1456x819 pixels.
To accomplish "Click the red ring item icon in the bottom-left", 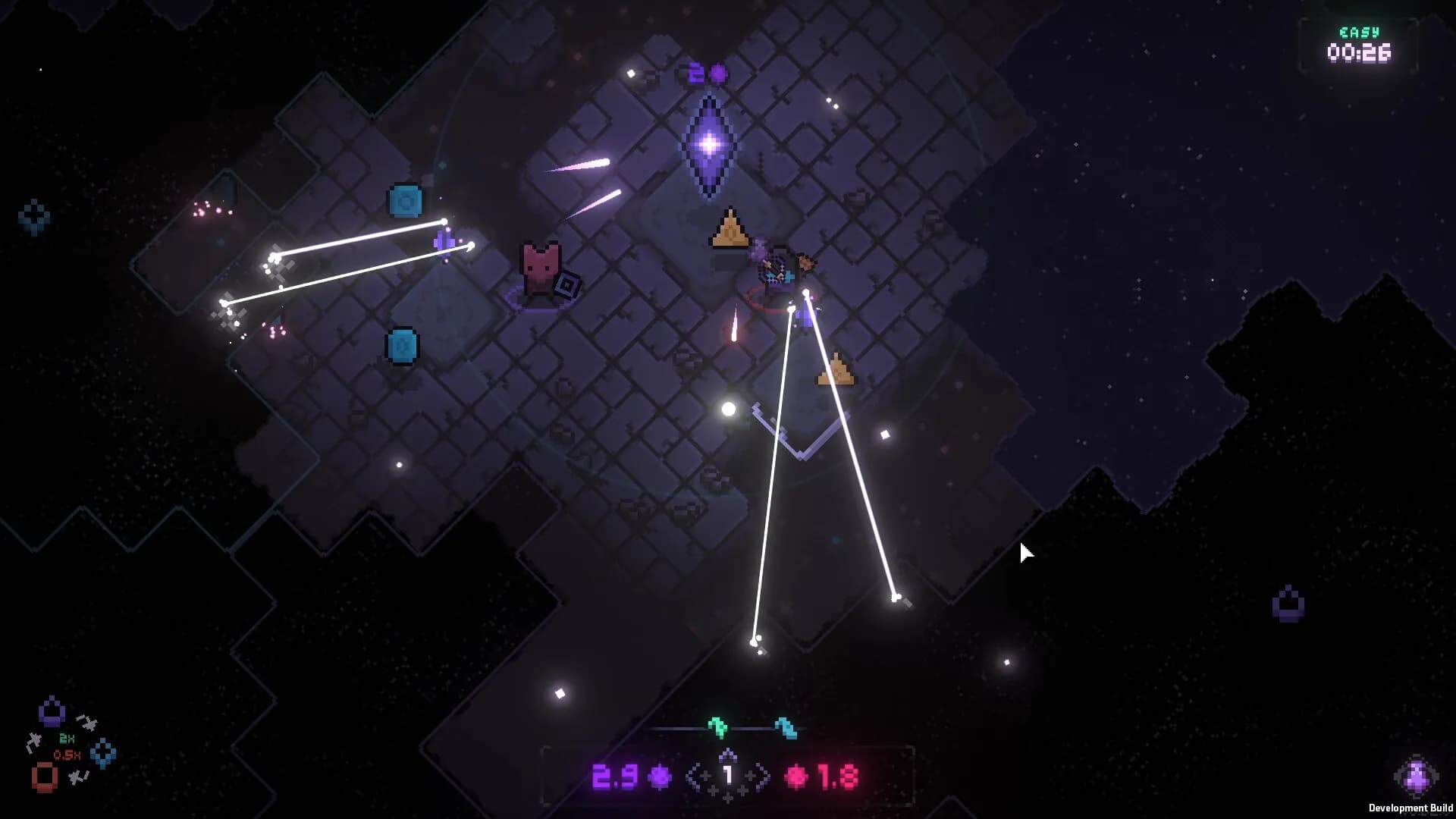I will 44,777.
